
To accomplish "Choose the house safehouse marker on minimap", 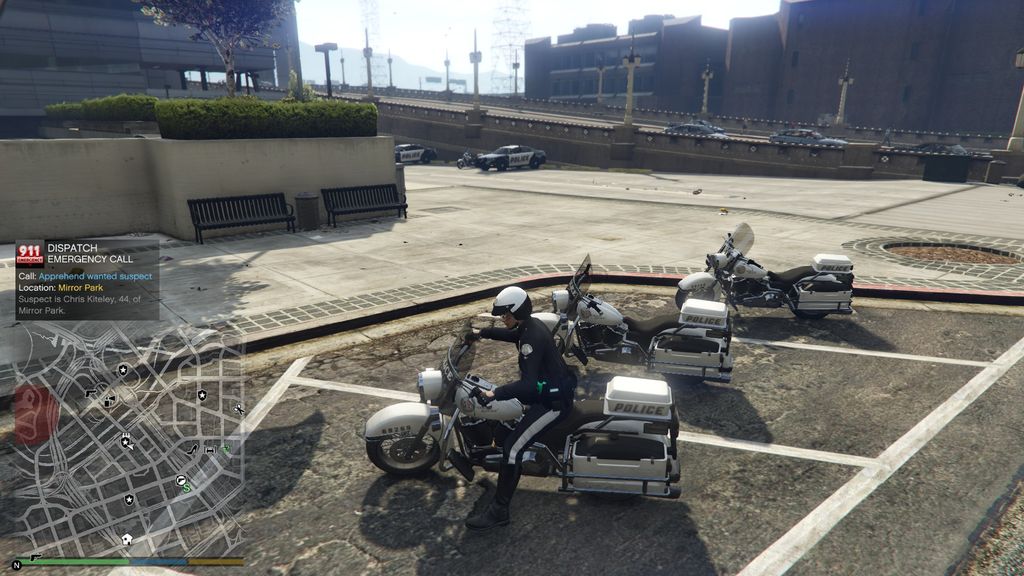I will 127,539.
